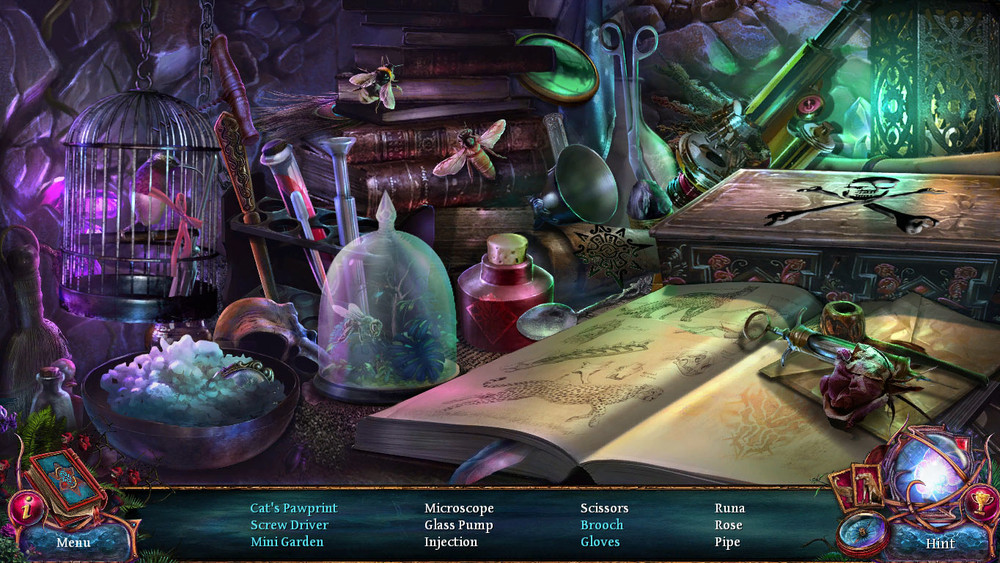Open the Menu button
This screenshot has width=1000, height=563.
click(x=73, y=542)
